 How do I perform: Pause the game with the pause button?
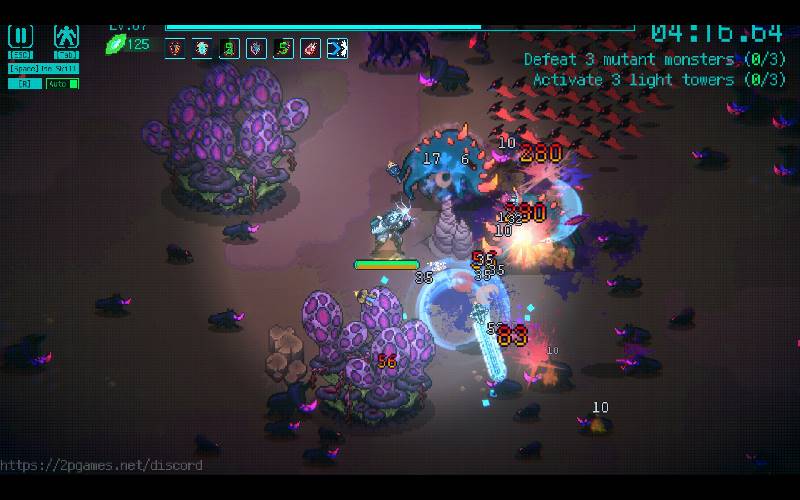(x=20, y=37)
